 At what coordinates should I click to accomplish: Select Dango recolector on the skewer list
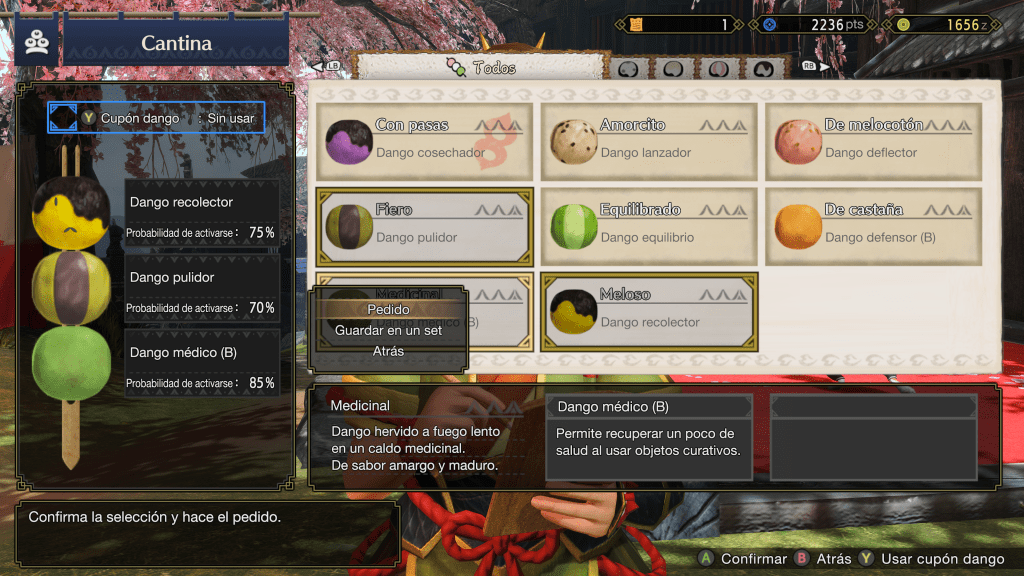(200, 215)
